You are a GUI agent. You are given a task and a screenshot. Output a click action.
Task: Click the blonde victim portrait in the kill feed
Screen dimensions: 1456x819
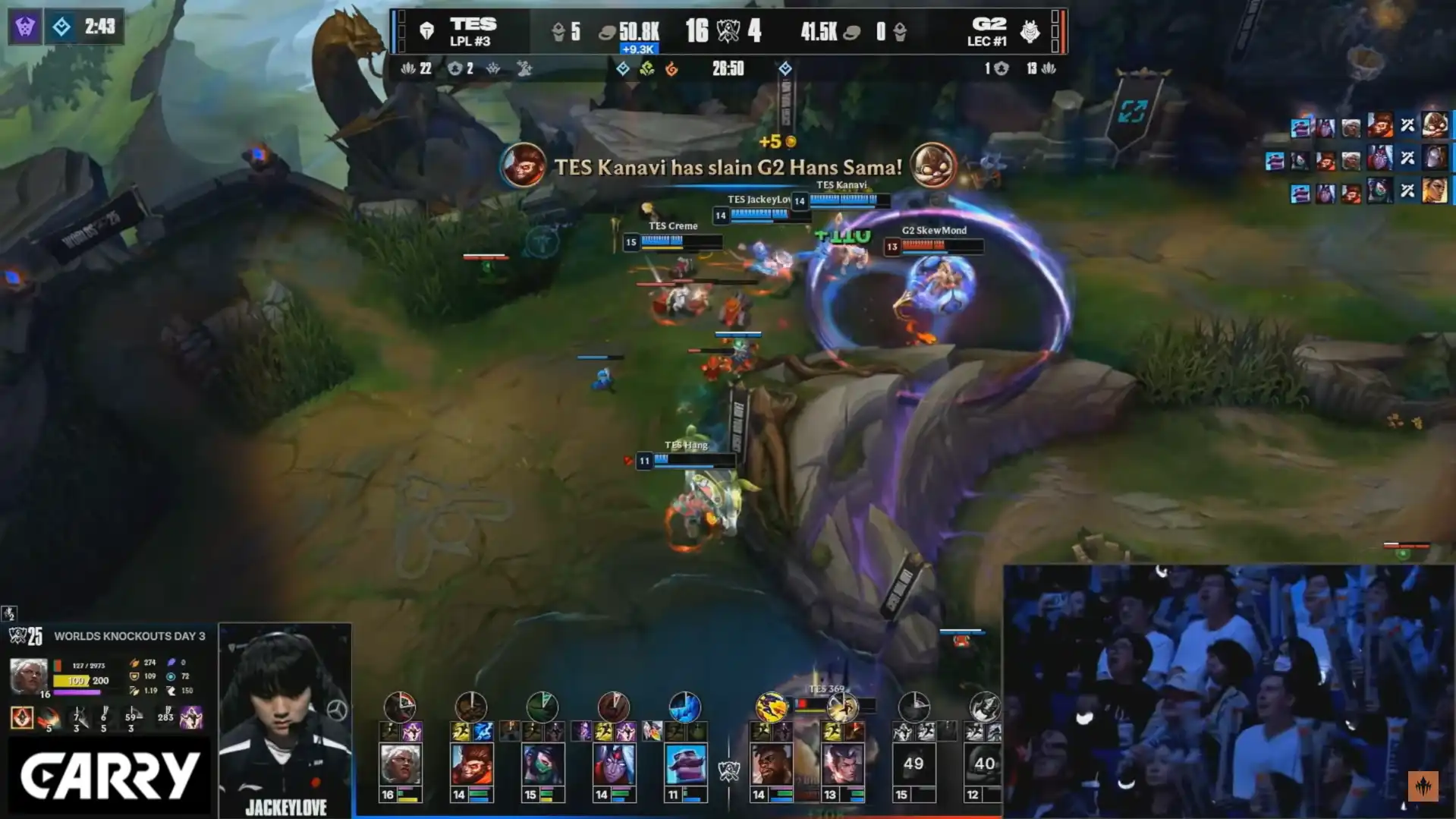coord(1435,190)
